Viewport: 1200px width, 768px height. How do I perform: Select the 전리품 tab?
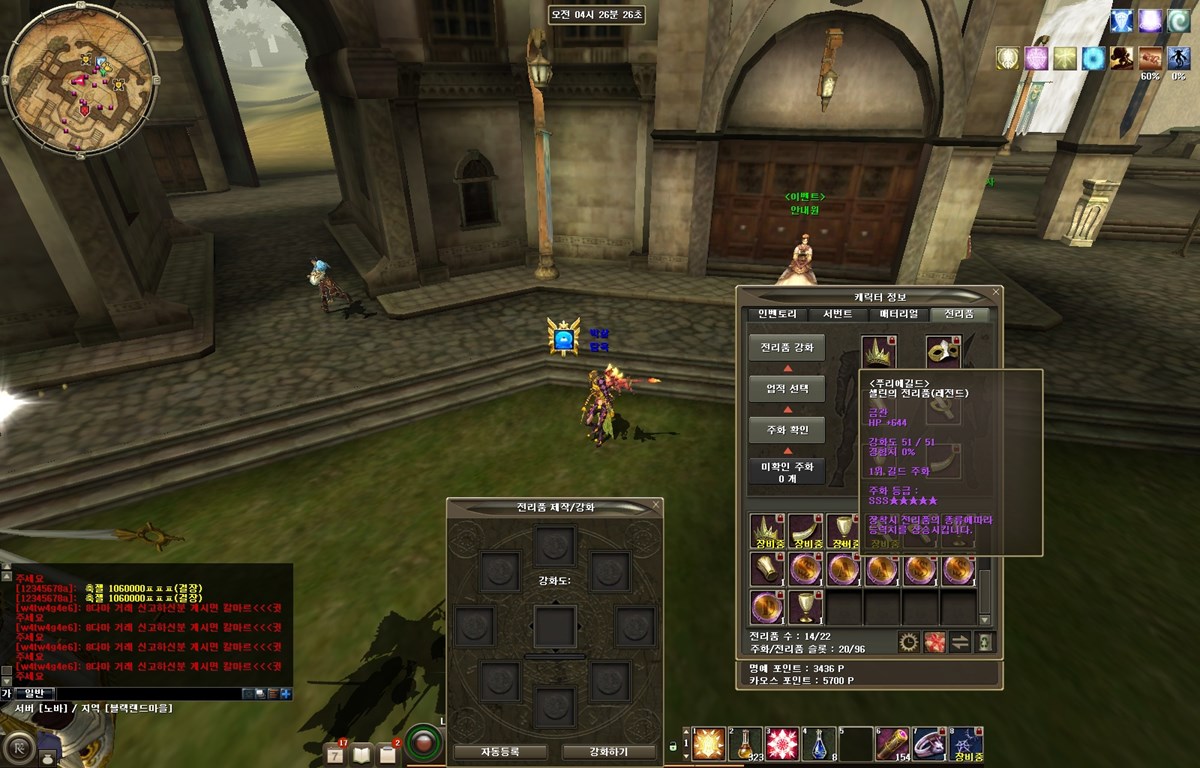coord(959,314)
